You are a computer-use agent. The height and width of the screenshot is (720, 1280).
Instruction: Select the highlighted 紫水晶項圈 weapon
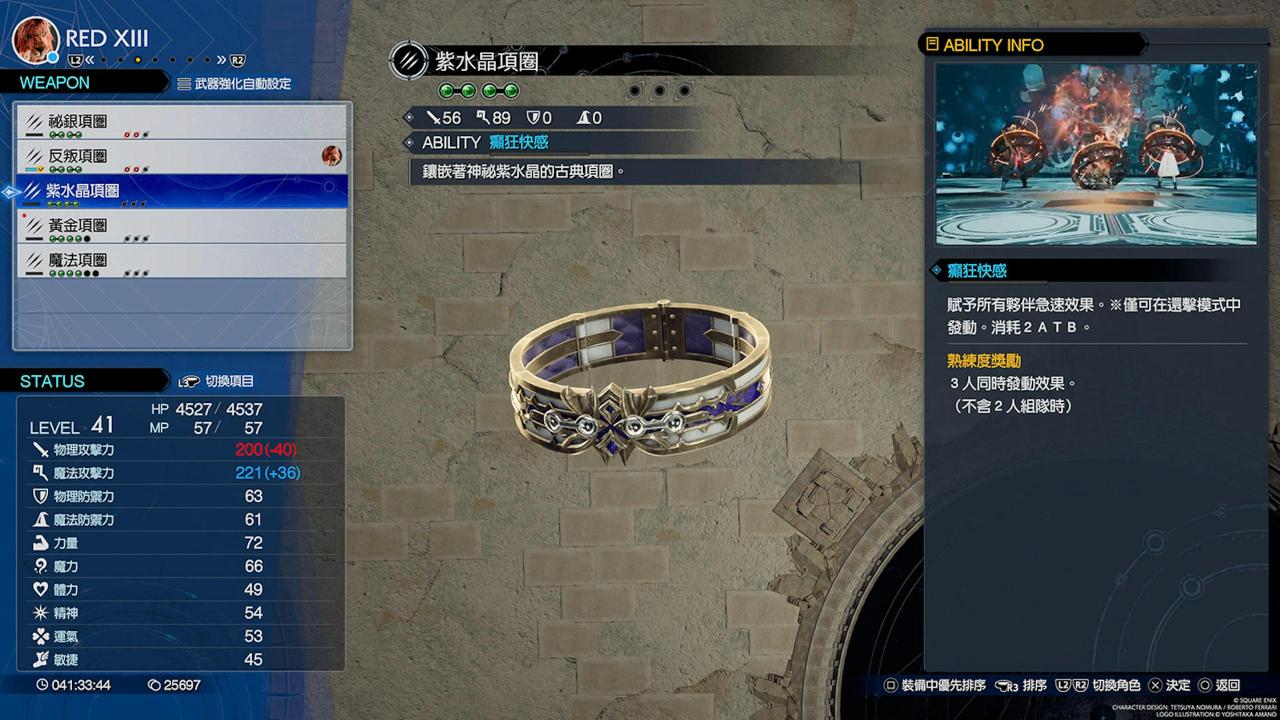[182, 190]
